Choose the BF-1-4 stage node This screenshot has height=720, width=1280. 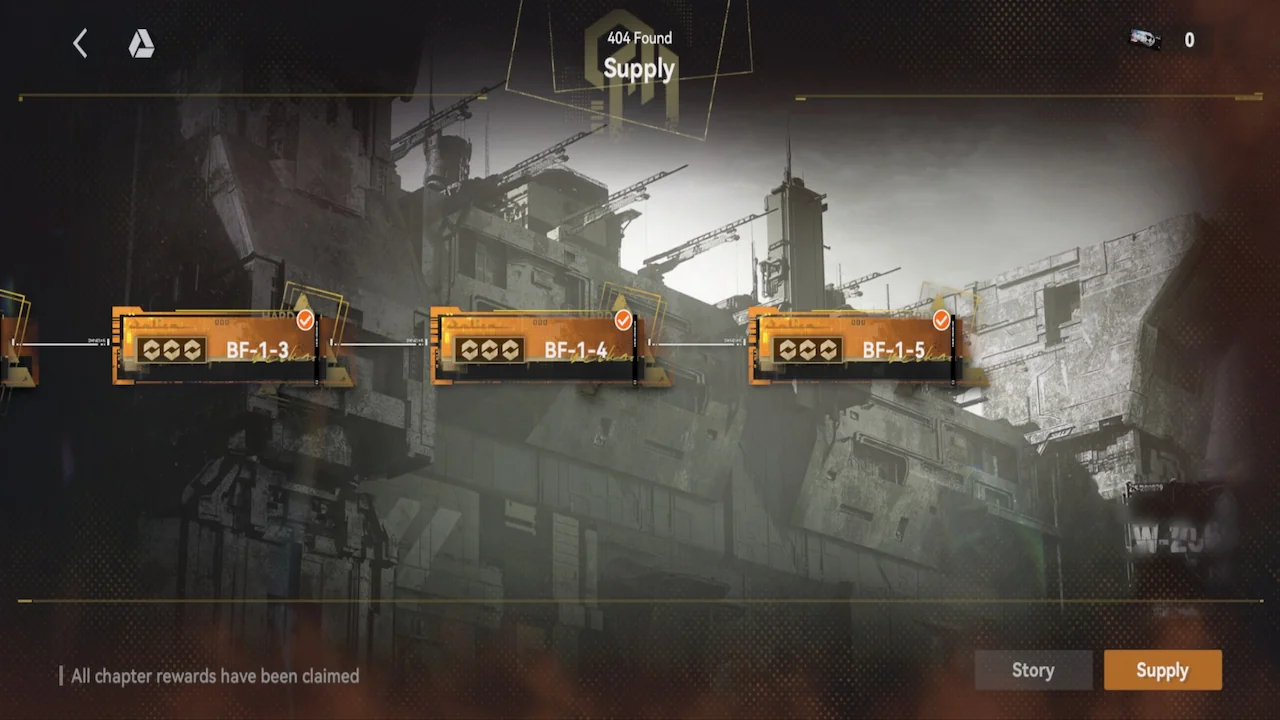(535, 347)
